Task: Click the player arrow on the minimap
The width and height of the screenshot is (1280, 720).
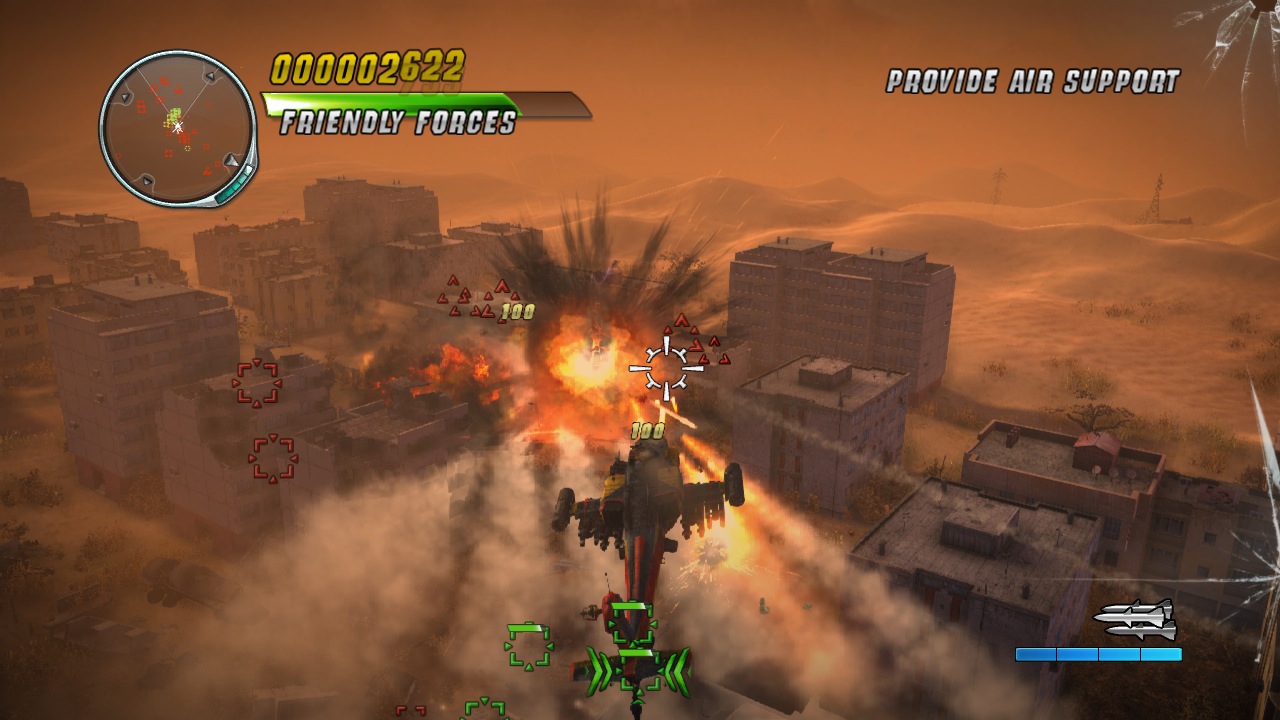Action: tap(178, 128)
